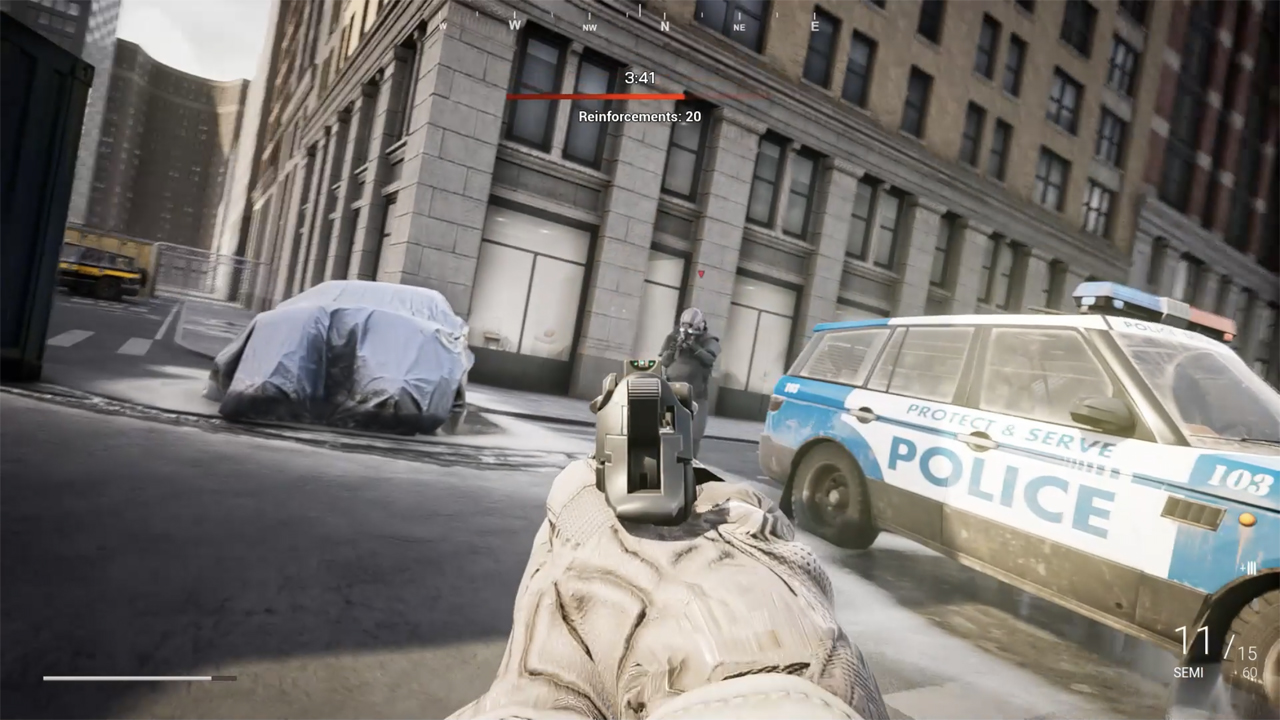Click the N compass heading marker
Image resolution: width=1280 pixels, height=720 pixels.
tap(665, 27)
